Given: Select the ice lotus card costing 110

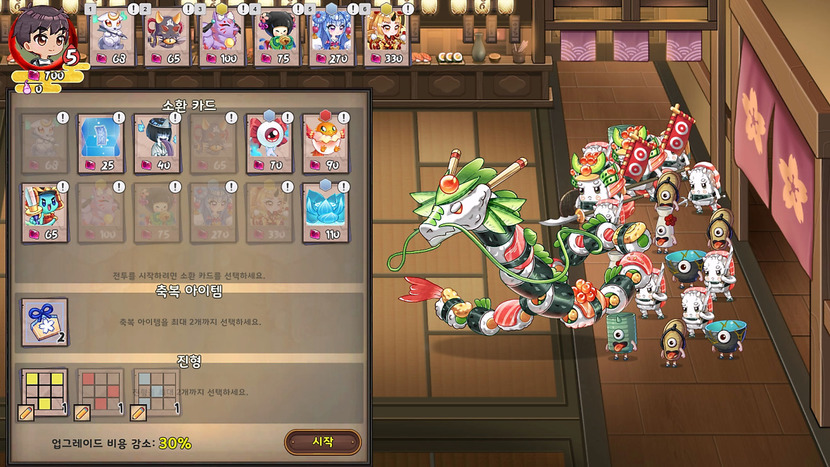Looking at the screenshot, I should 325,211.
